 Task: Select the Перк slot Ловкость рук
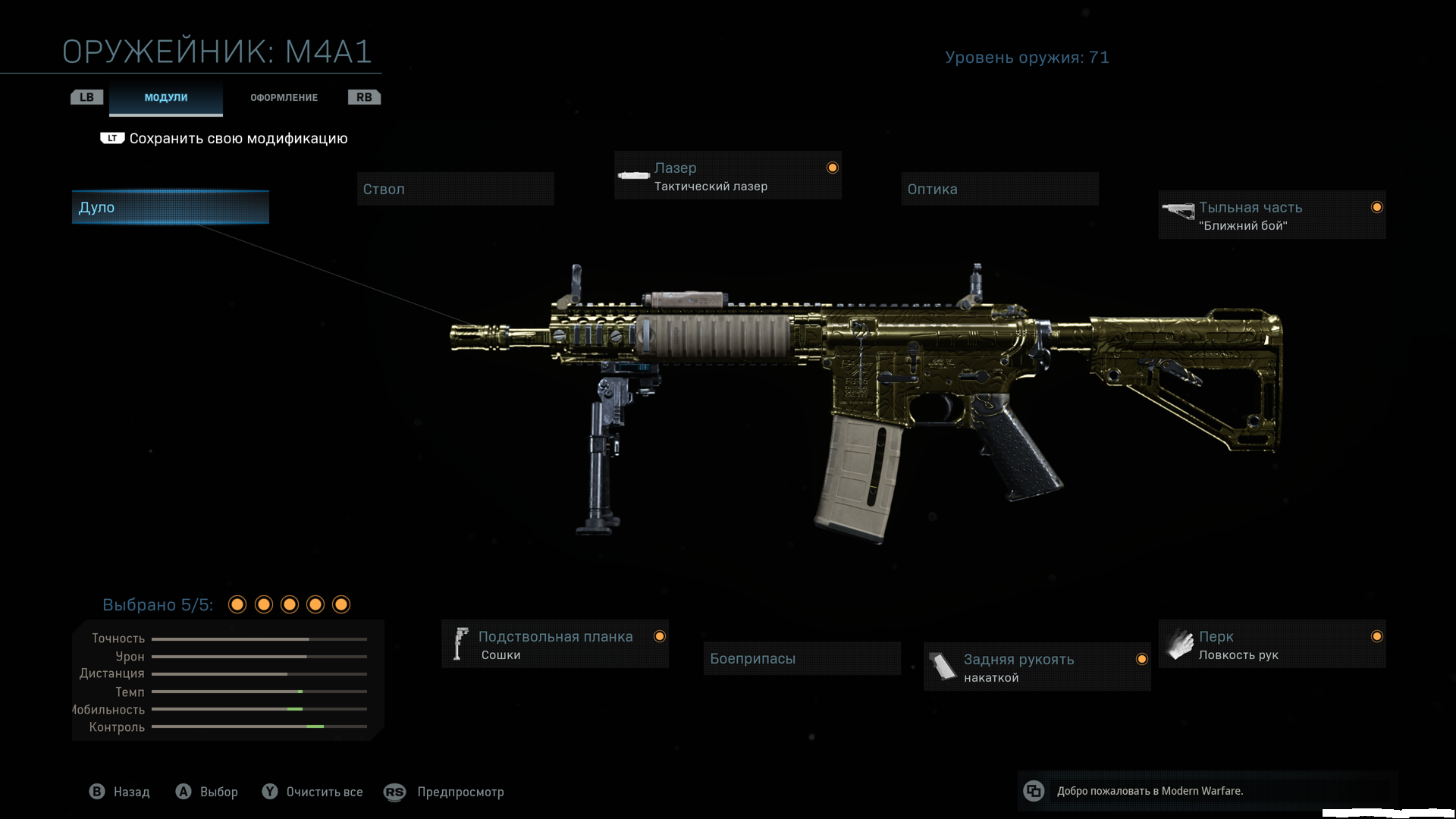tap(1272, 645)
